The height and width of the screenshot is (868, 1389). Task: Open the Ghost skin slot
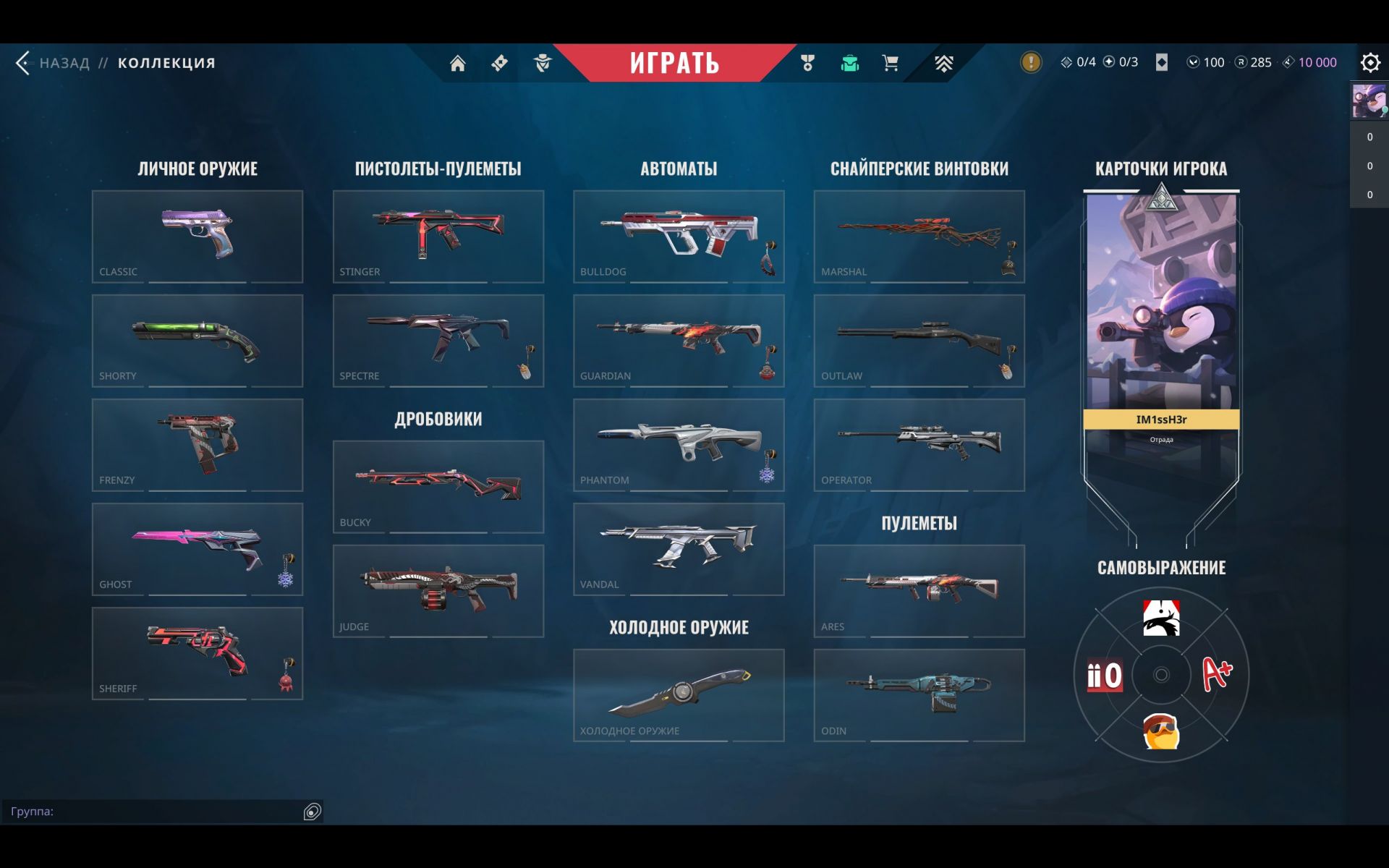(x=197, y=549)
